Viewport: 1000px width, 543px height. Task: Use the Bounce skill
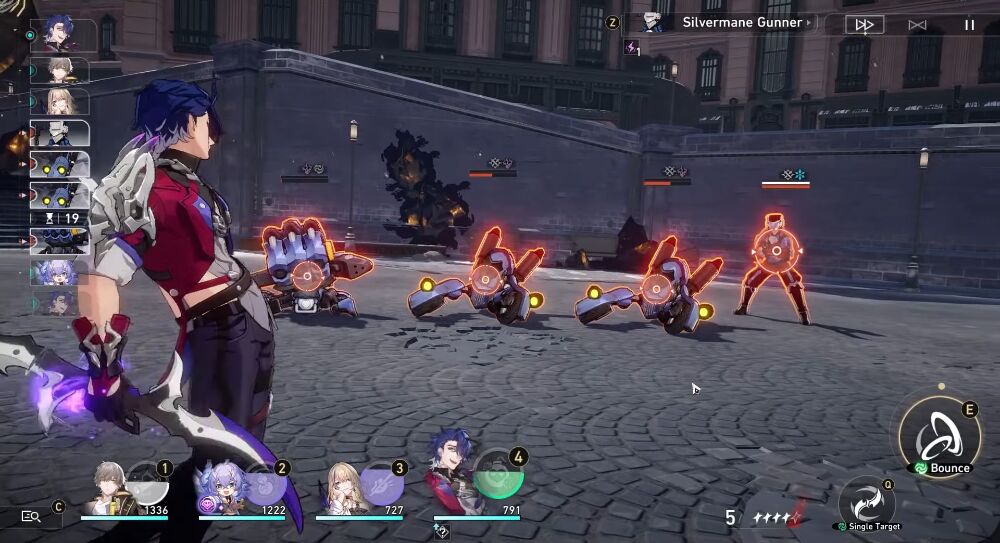click(939, 437)
